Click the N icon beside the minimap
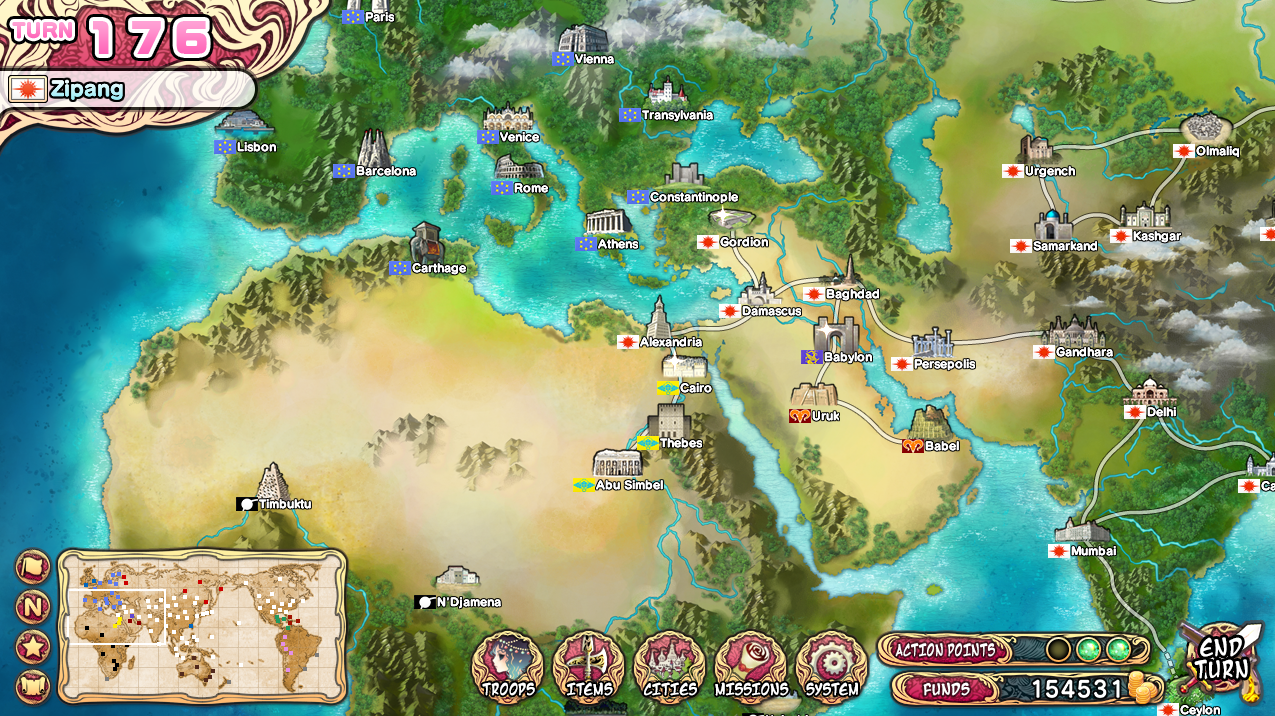This screenshot has width=1275, height=716. click(33, 607)
